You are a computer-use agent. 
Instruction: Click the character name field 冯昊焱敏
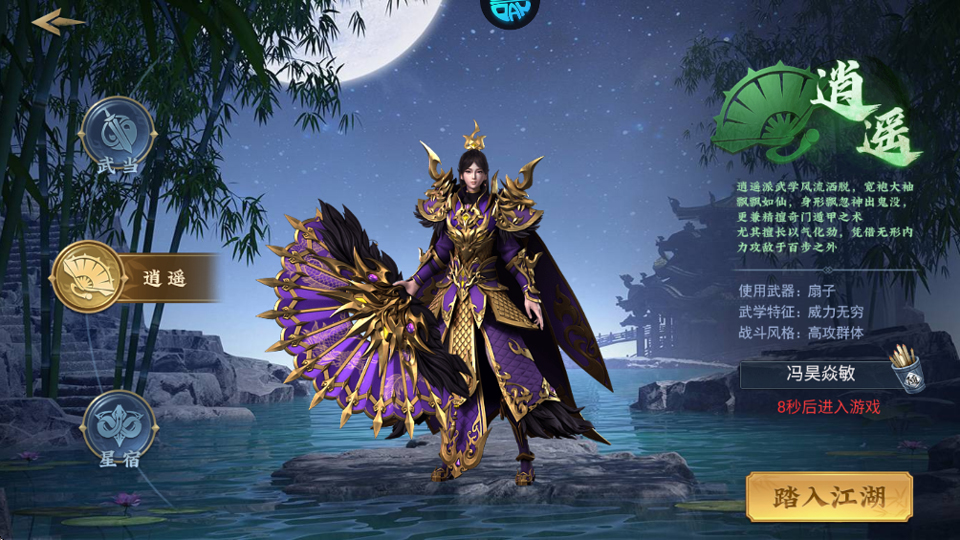pos(812,376)
